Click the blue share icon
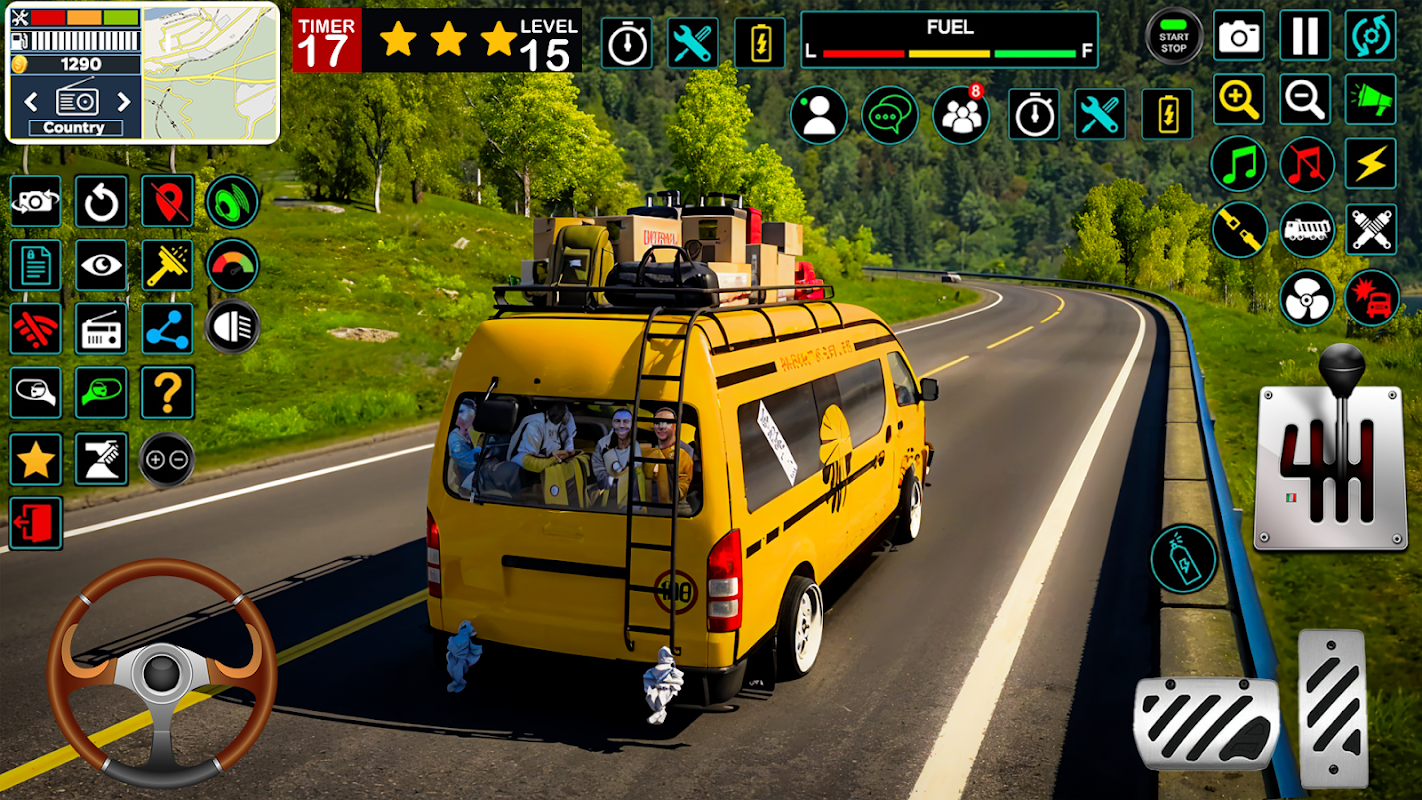Screen dimensions: 1422x800 tap(167, 328)
